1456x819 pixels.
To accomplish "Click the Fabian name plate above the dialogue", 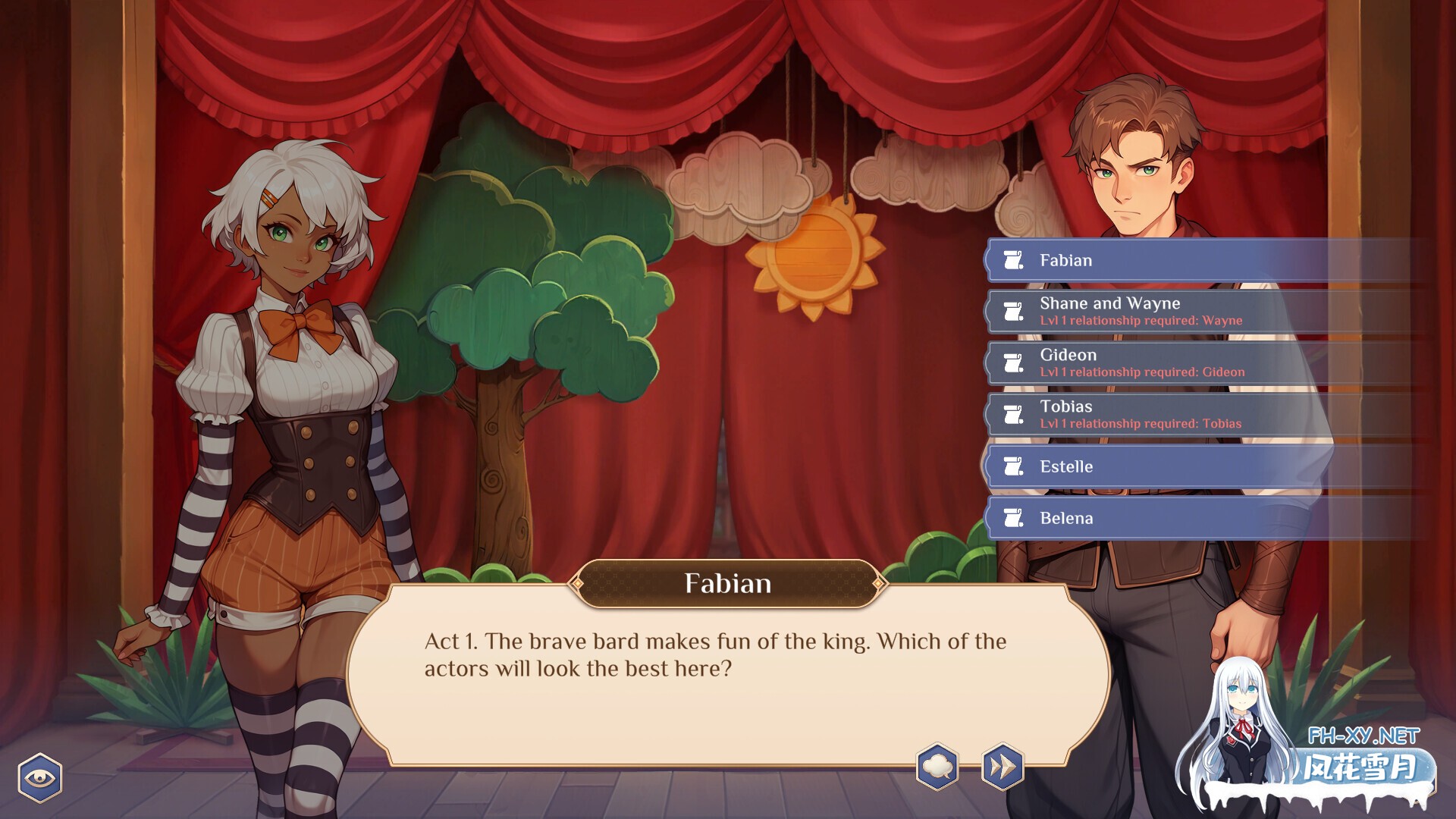I will click(x=727, y=584).
